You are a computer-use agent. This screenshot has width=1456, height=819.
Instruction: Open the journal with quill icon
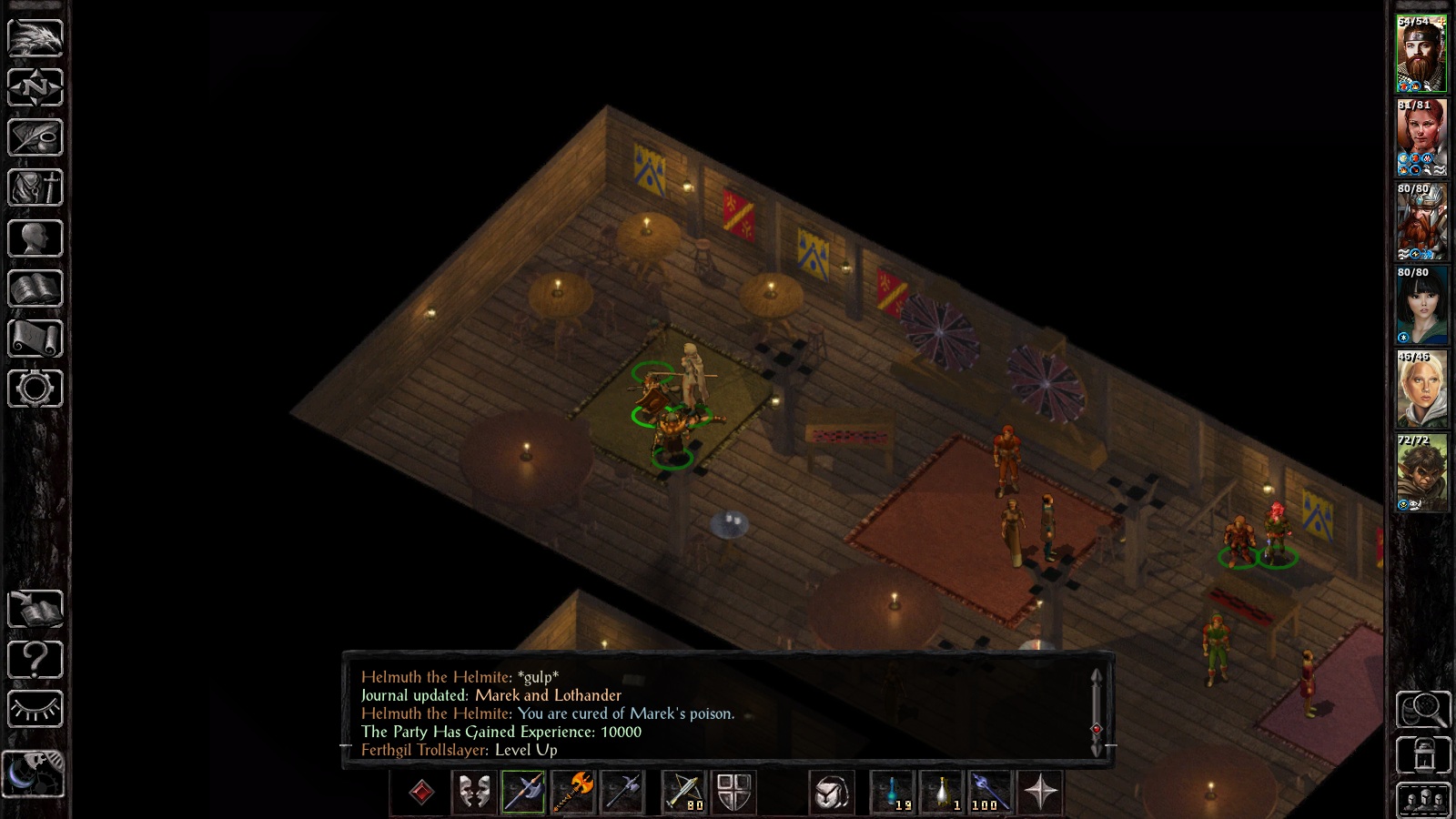pyautogui.click(x=35, y=137)
